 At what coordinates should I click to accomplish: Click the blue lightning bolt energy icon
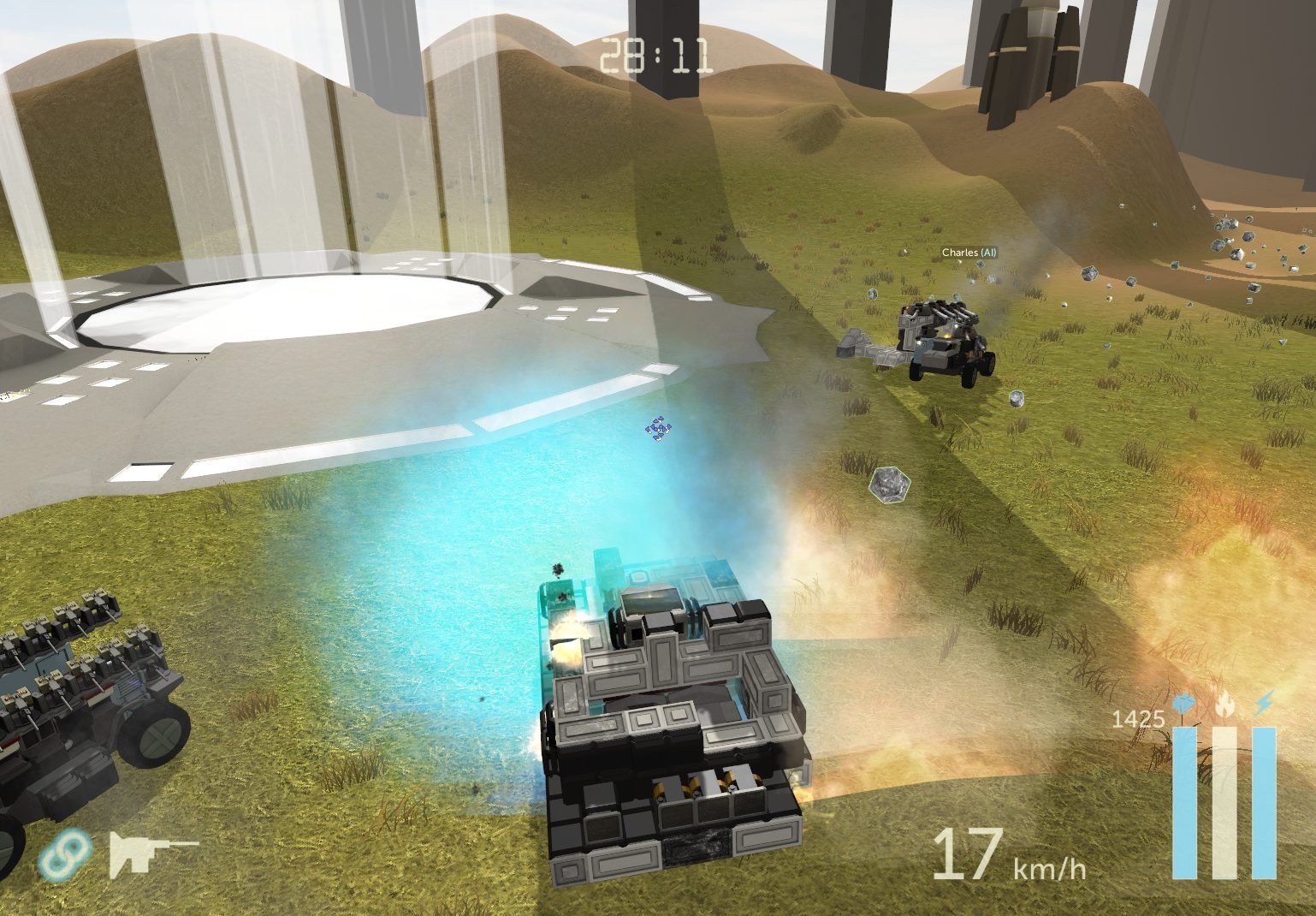pyautogui.click(x=1264, y=704)
